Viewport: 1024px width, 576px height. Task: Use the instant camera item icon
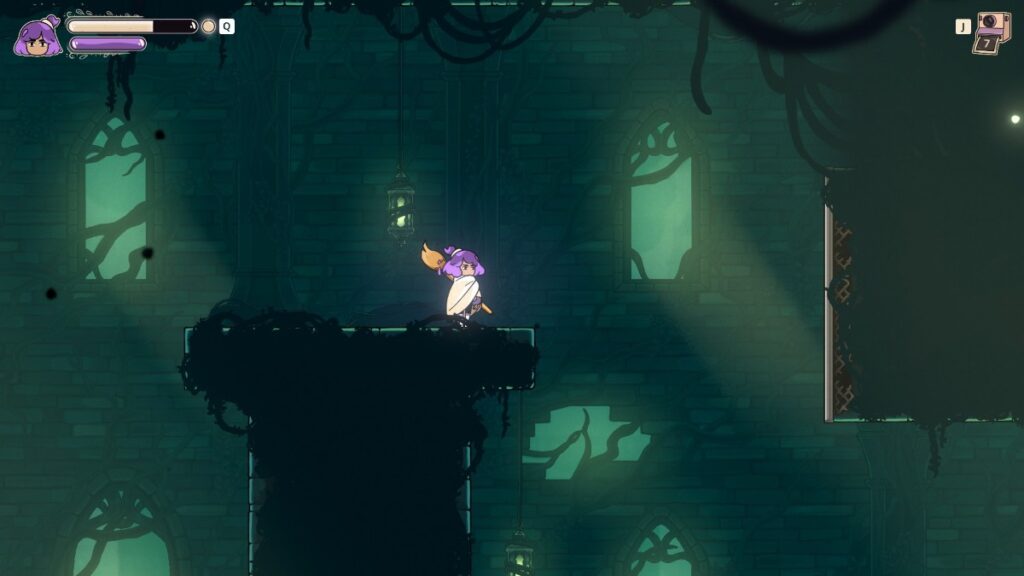click(992, 32)
